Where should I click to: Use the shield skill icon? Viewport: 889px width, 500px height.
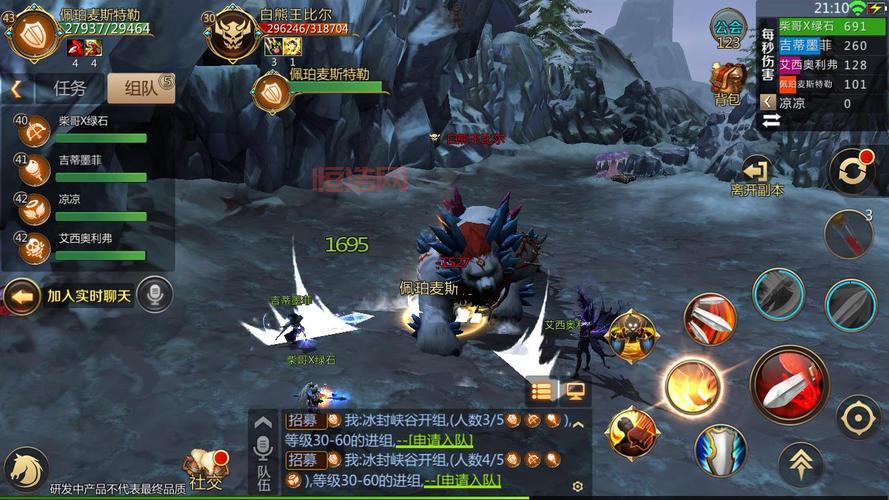point(720,450)
